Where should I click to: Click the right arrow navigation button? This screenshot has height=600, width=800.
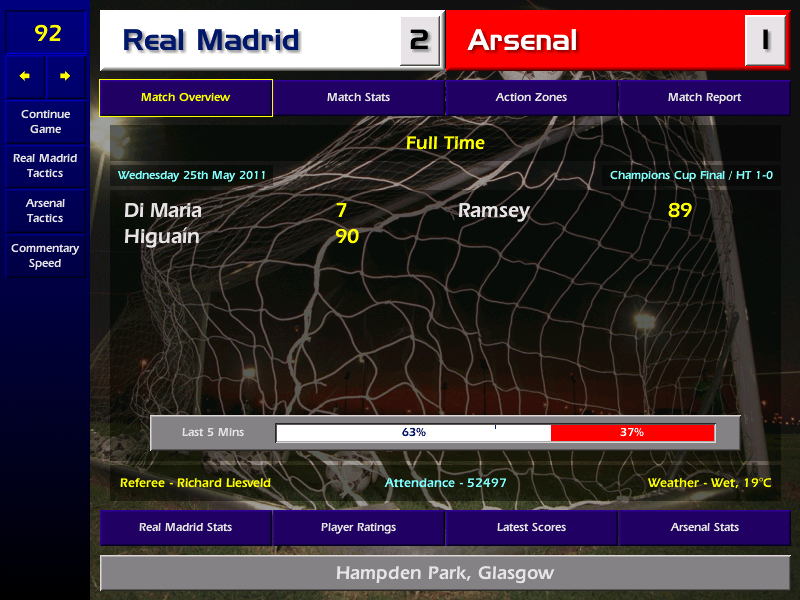click(x=66, y=76)
